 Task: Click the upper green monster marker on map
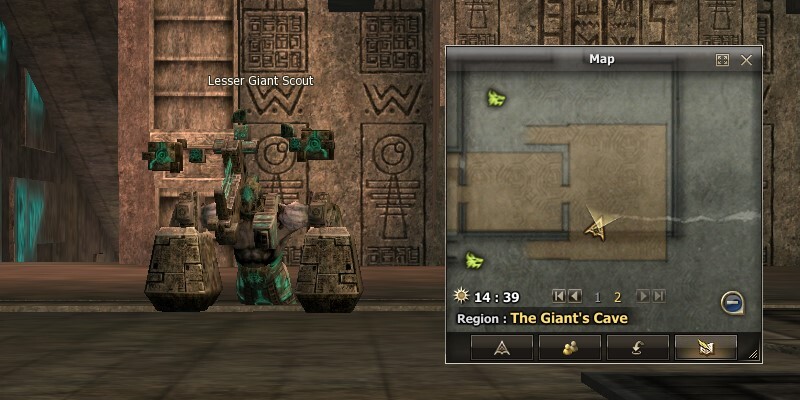(x=496, y=97)
